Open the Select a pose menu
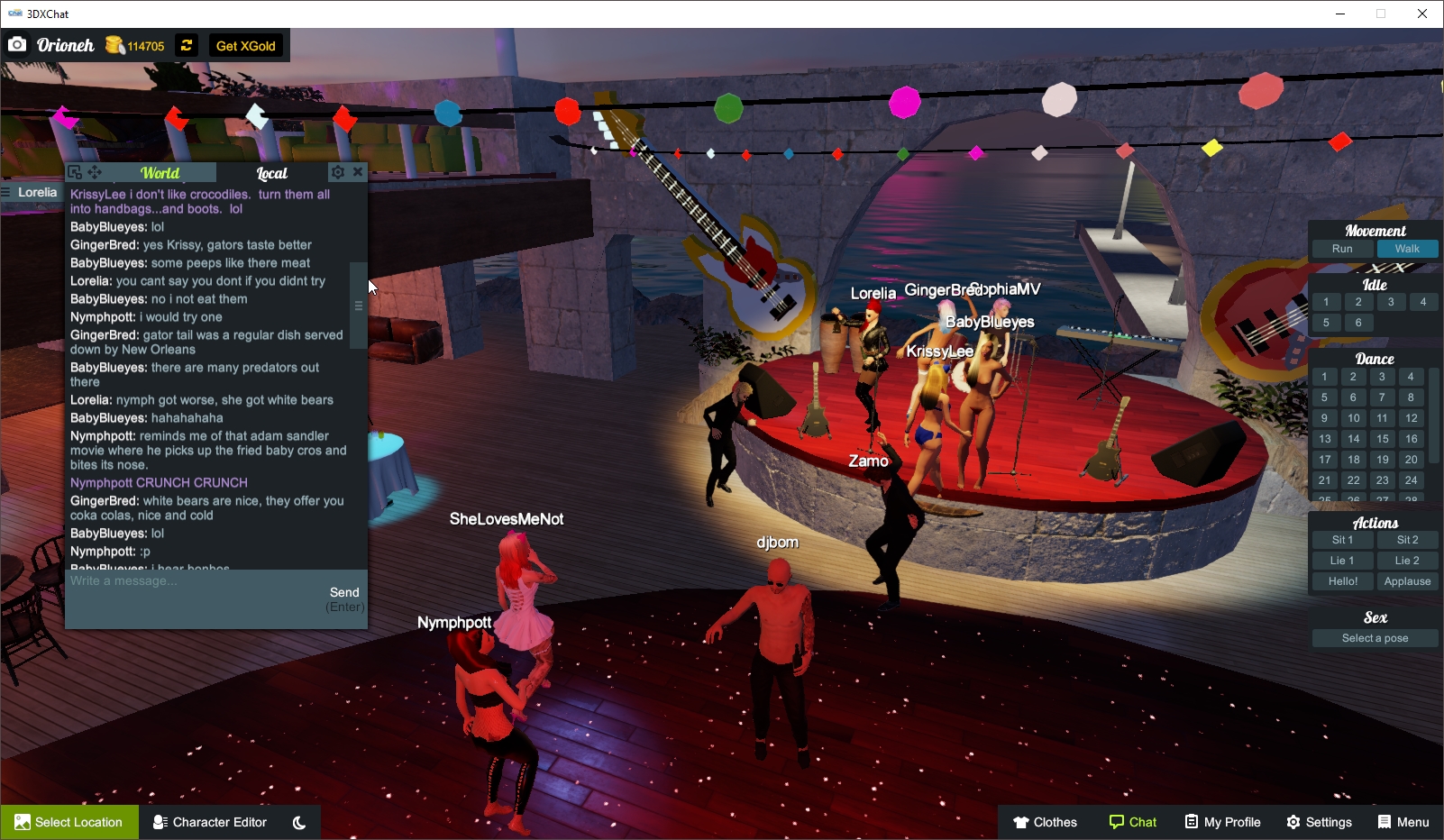Viewport: 1444px width, 840px height. [x=1375, y=637]
